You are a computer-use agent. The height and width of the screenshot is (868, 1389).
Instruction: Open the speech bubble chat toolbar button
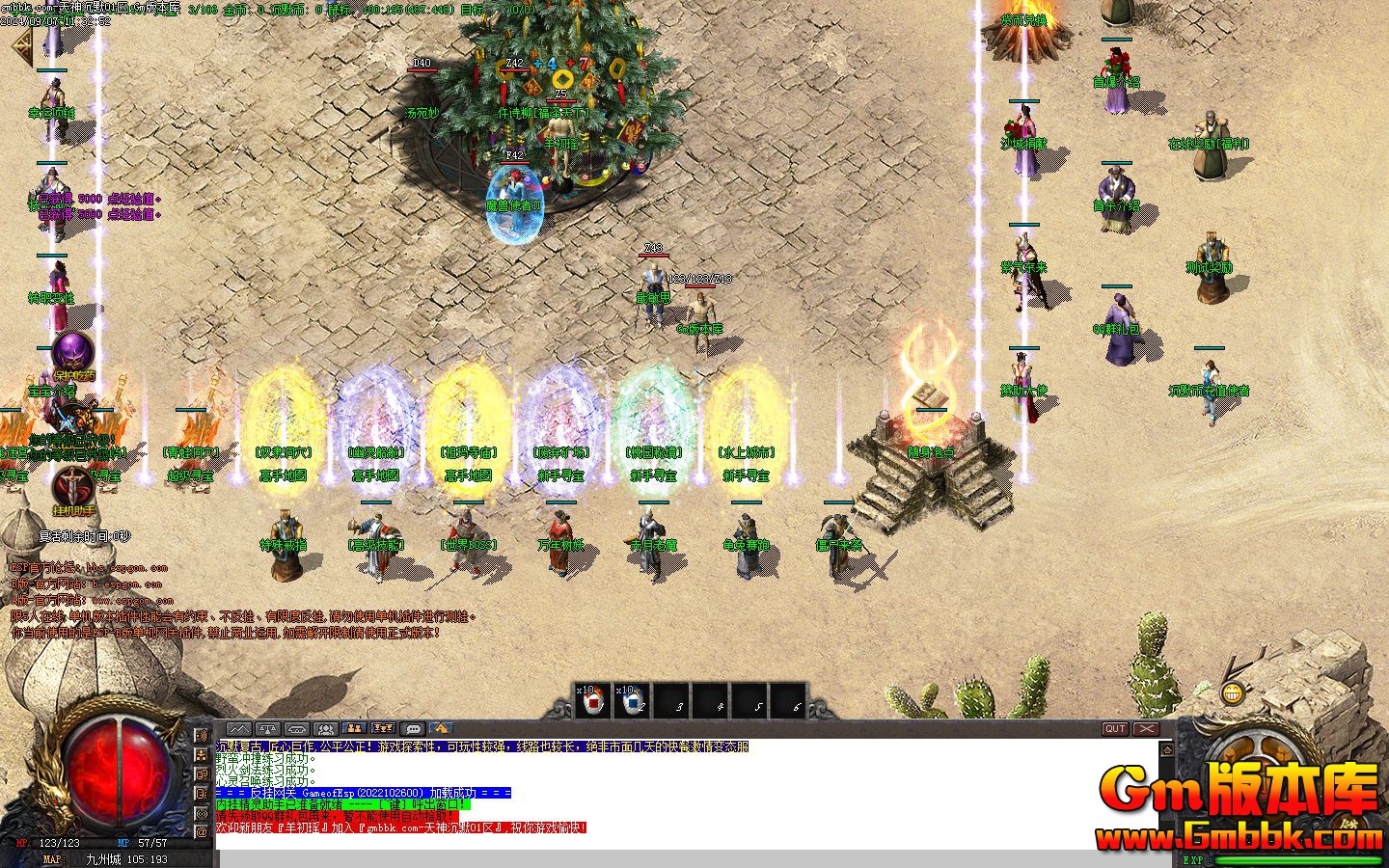pyautogui.click(x=413, y=729)
